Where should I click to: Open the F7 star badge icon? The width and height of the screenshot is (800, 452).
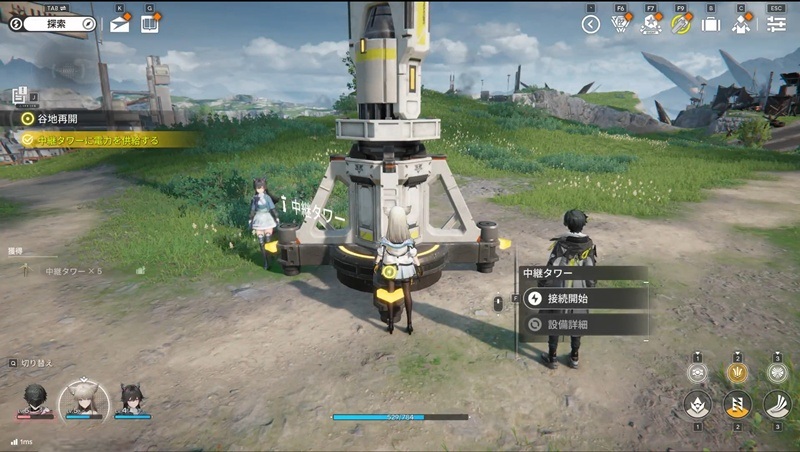(651, 25)
